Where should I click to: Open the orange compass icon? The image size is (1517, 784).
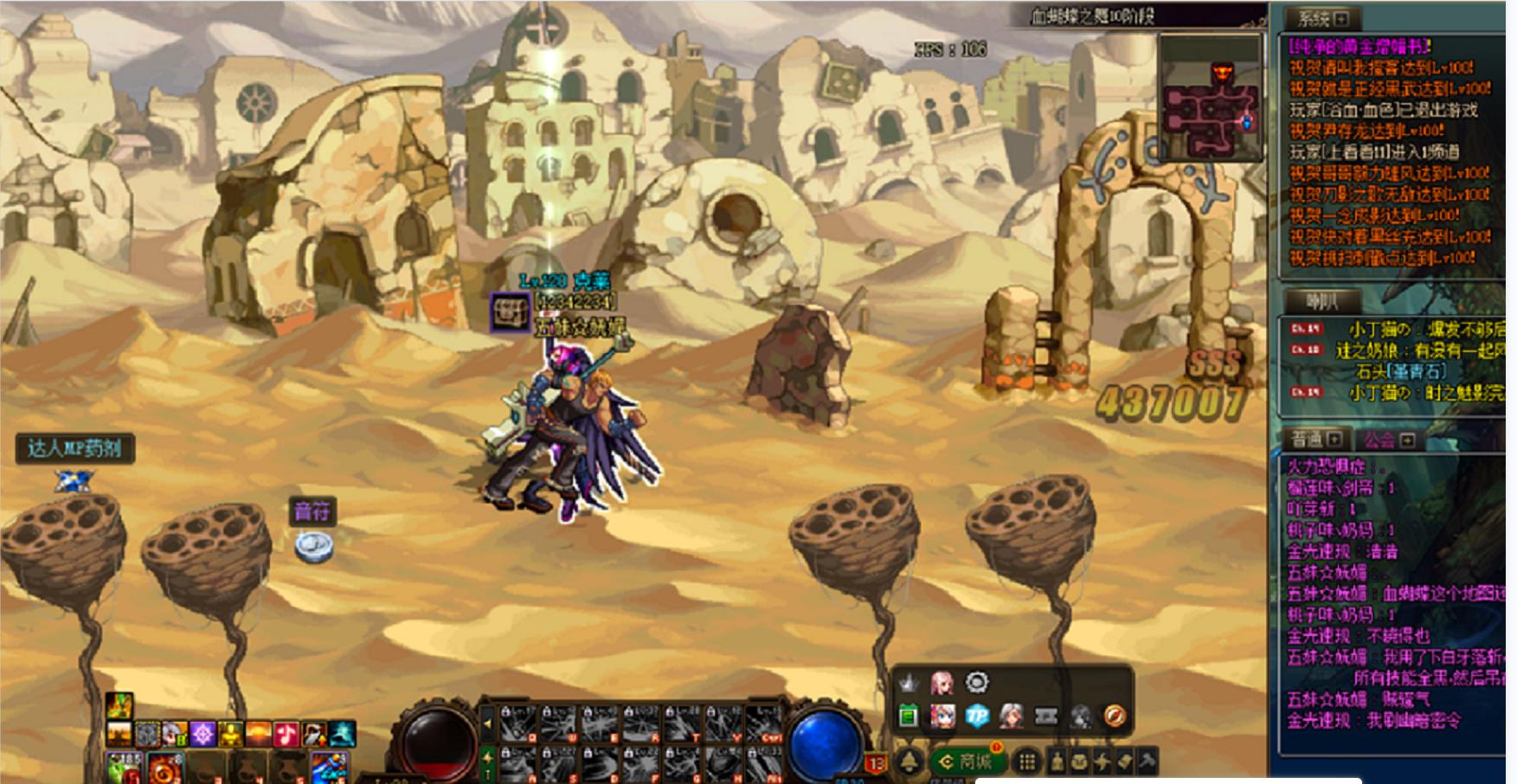pos(1115,717)
